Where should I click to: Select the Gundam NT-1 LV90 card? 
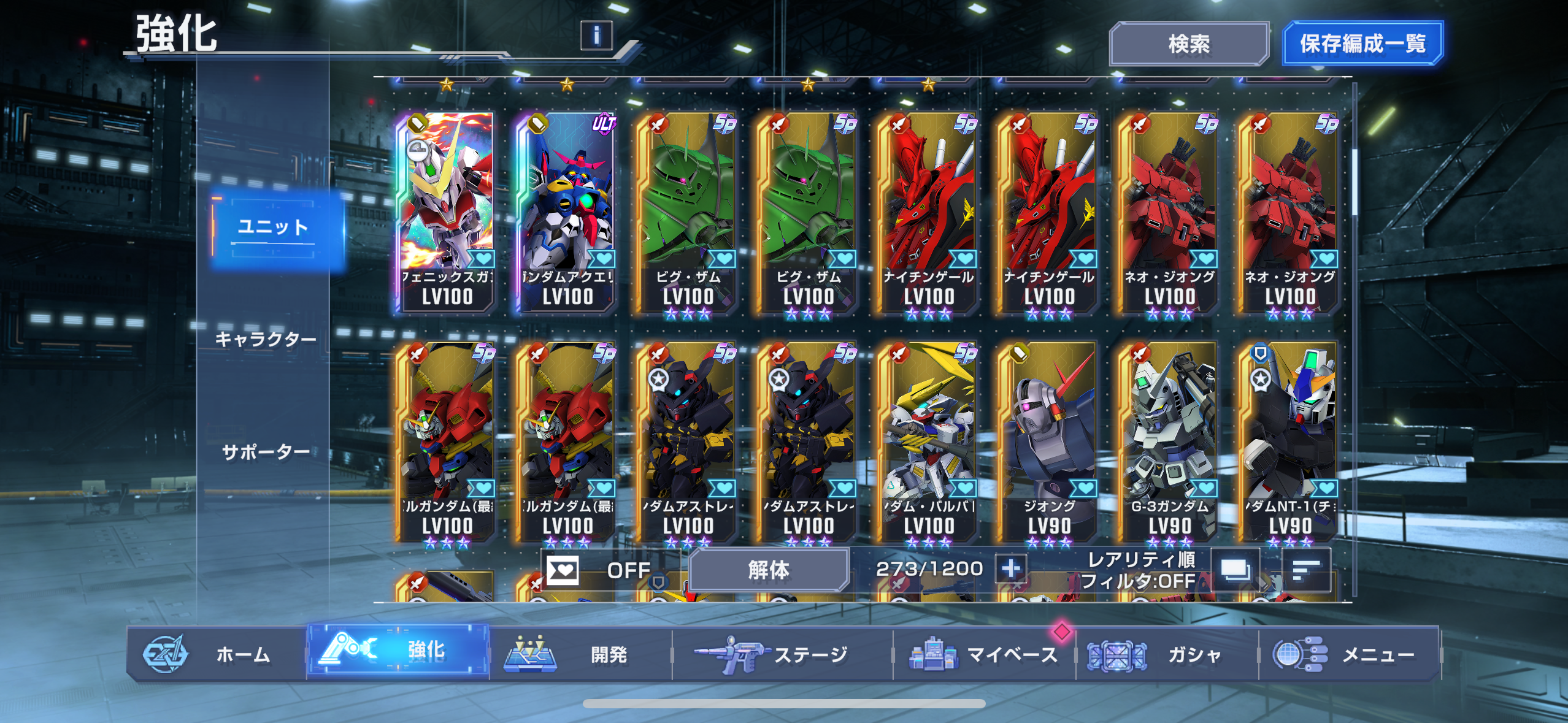[x=1289, y=442]
